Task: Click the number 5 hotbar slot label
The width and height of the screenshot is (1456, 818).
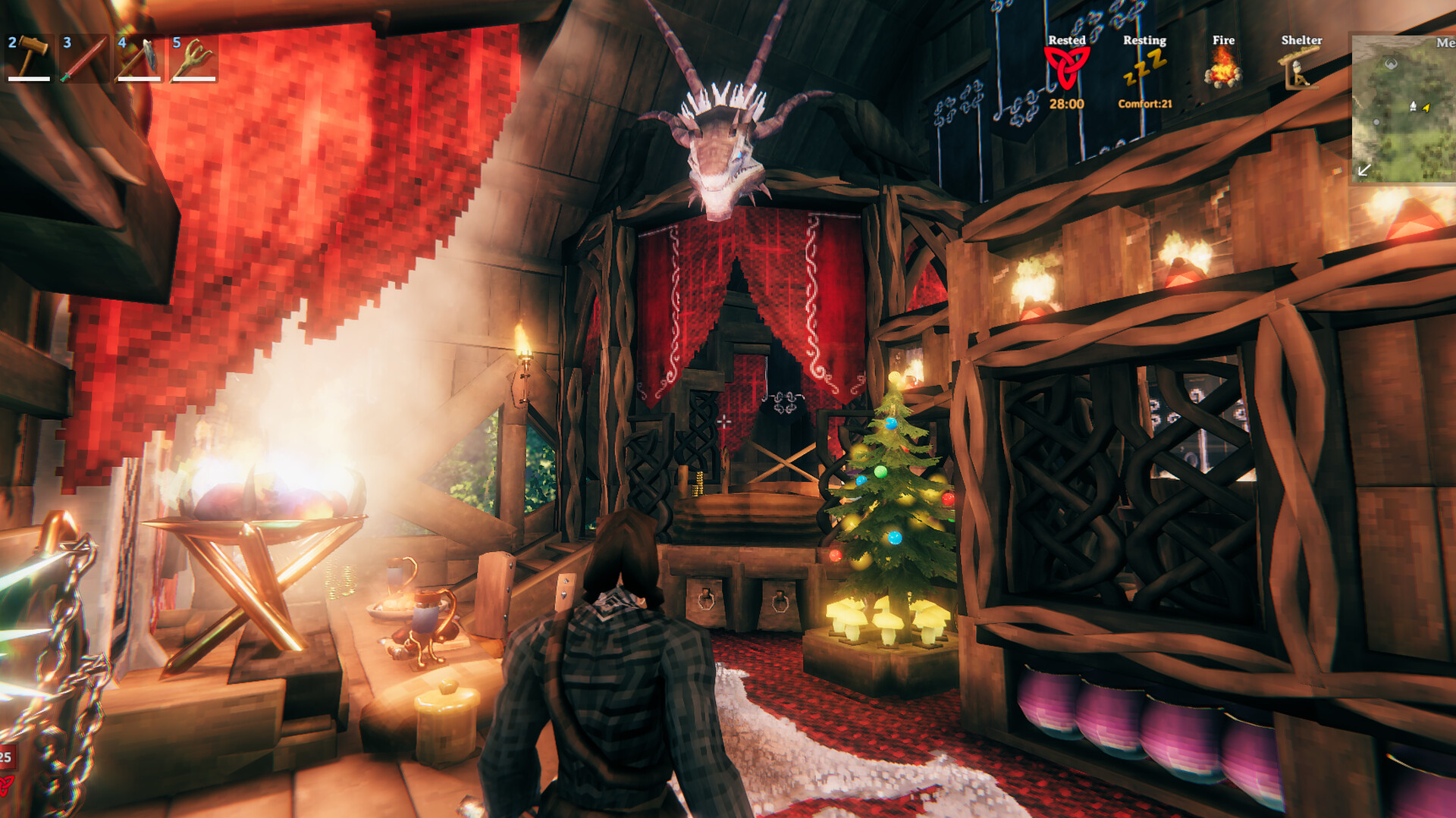Action: 176,42
